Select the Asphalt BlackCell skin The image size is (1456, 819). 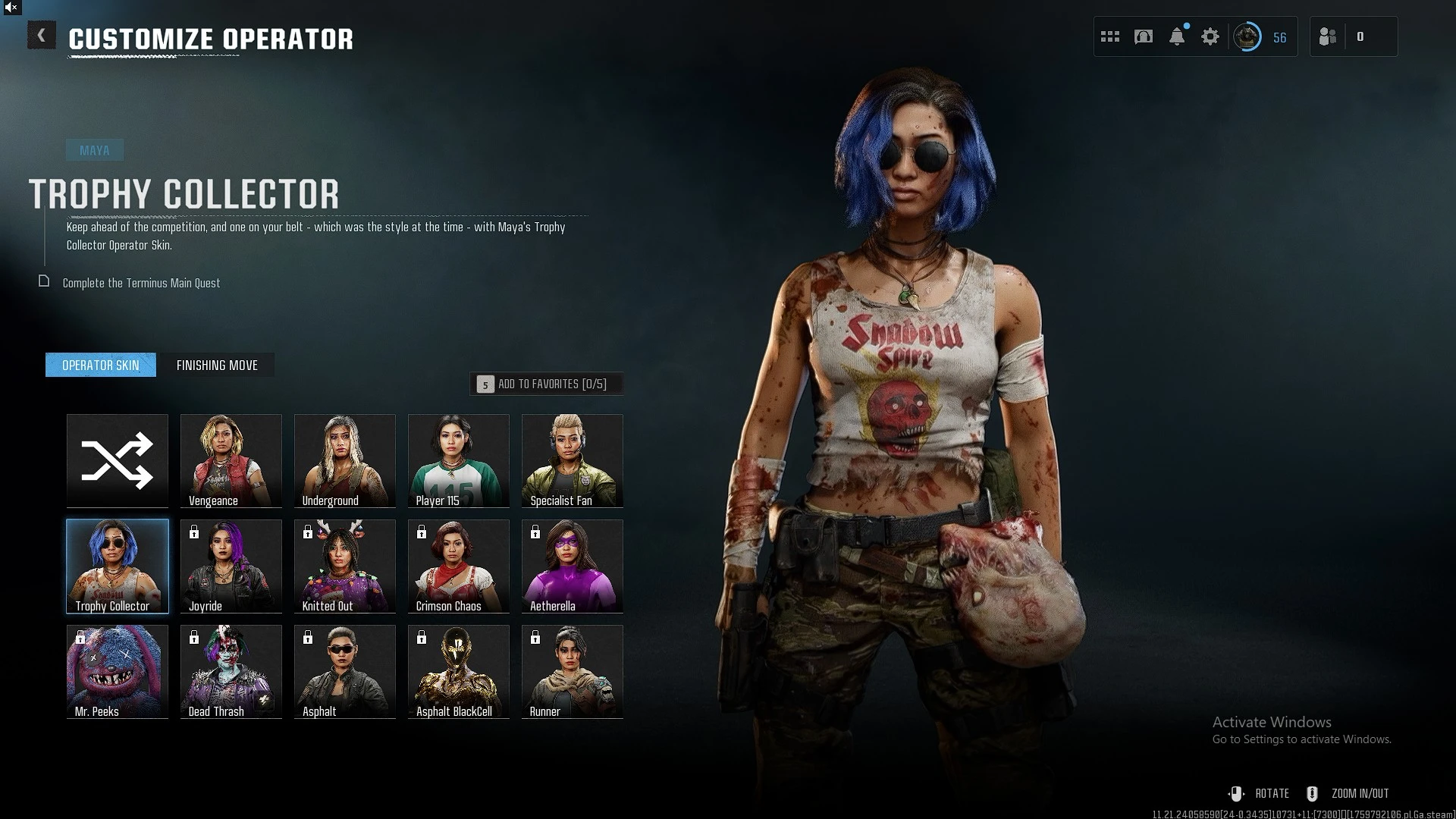click(459, 671)
